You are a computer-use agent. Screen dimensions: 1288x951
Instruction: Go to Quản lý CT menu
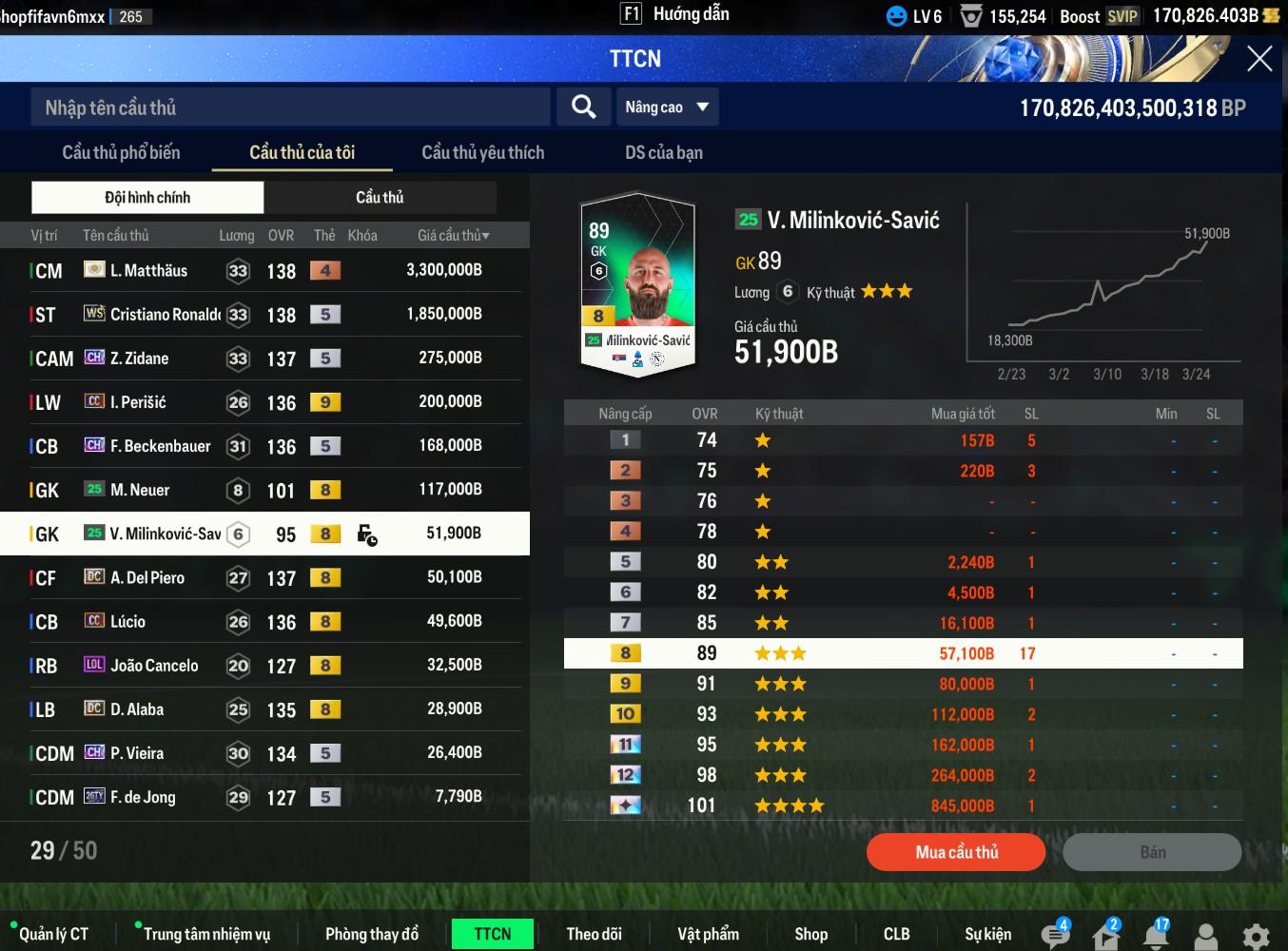(x=53, y=934)
